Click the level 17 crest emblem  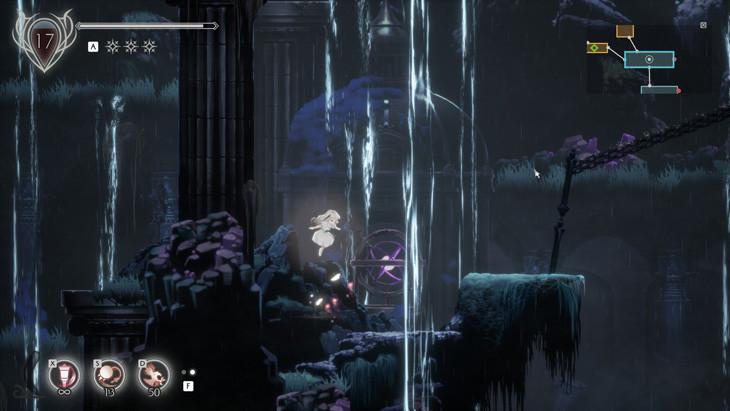43,42
